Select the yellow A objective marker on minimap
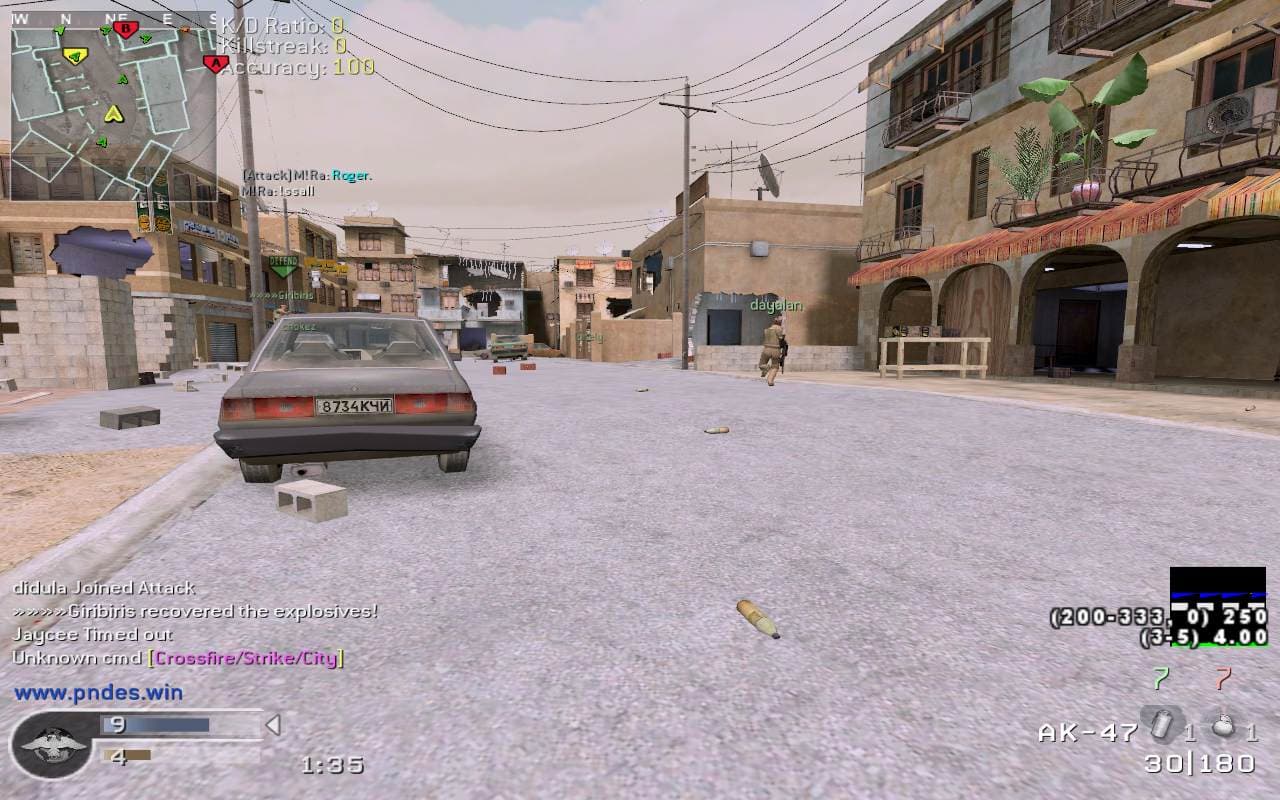The width and height of the screenshot is (1280, 800). 75,55
